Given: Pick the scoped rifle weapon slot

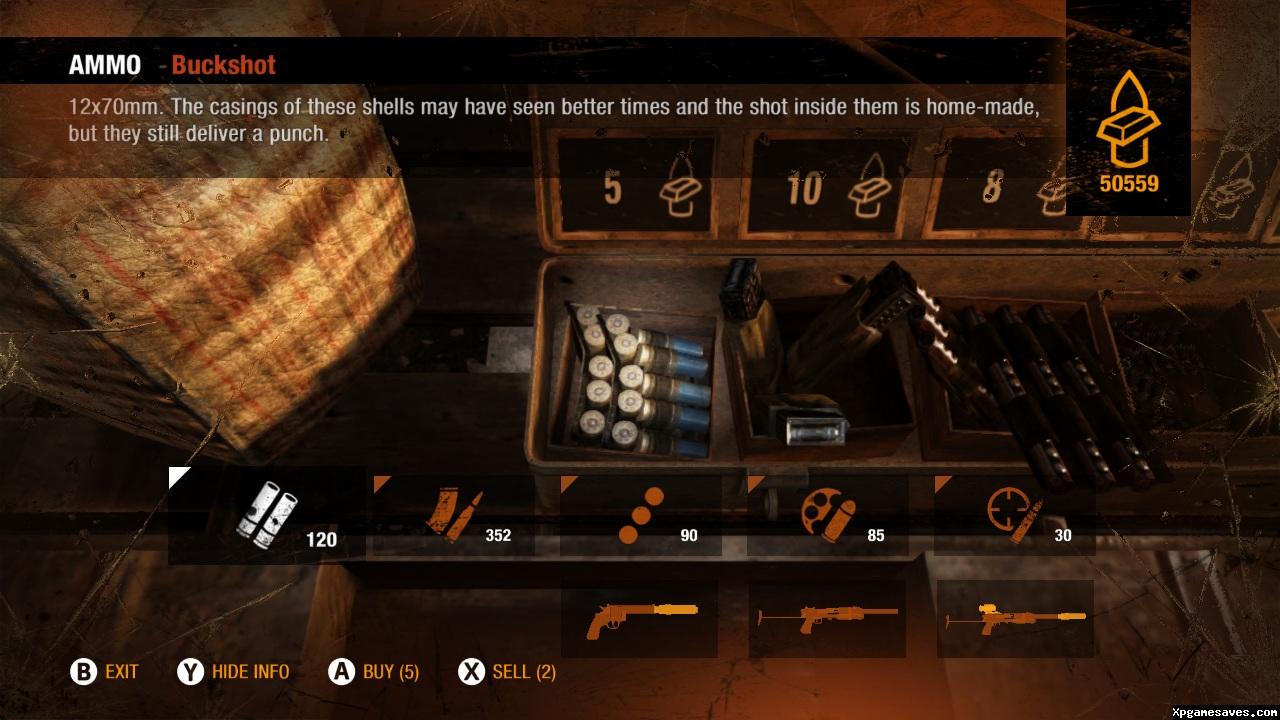Looking at the screenshot, I should [x=1014, y=618].
